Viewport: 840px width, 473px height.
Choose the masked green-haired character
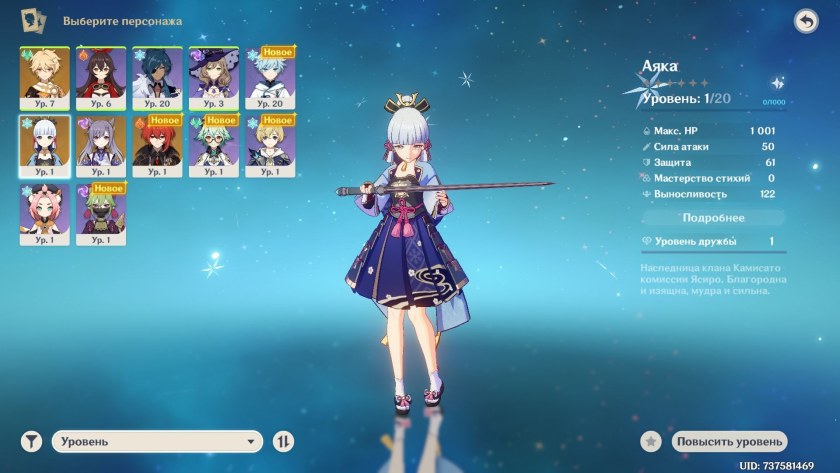101,213
